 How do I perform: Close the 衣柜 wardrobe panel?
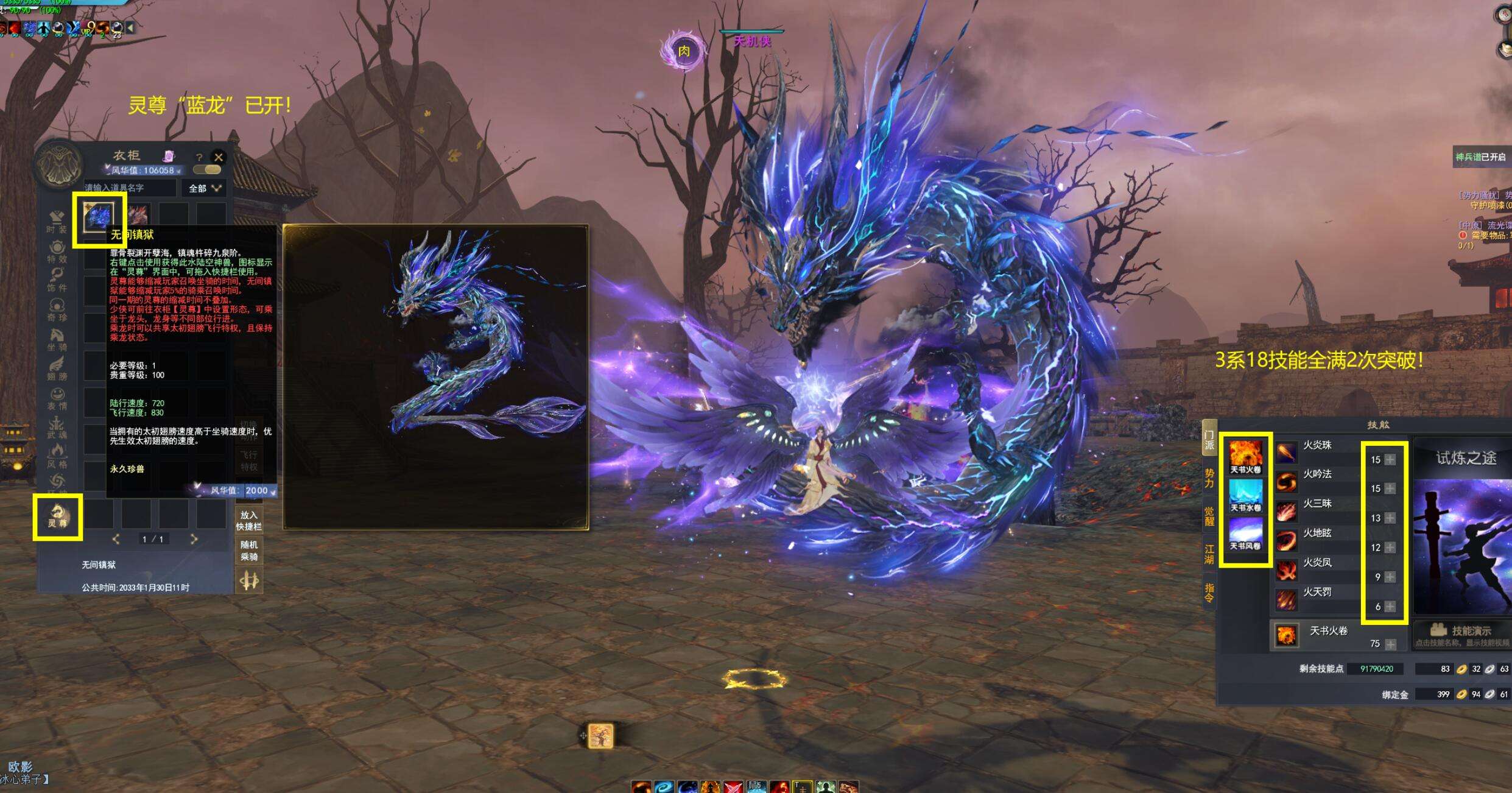[219, 157]
